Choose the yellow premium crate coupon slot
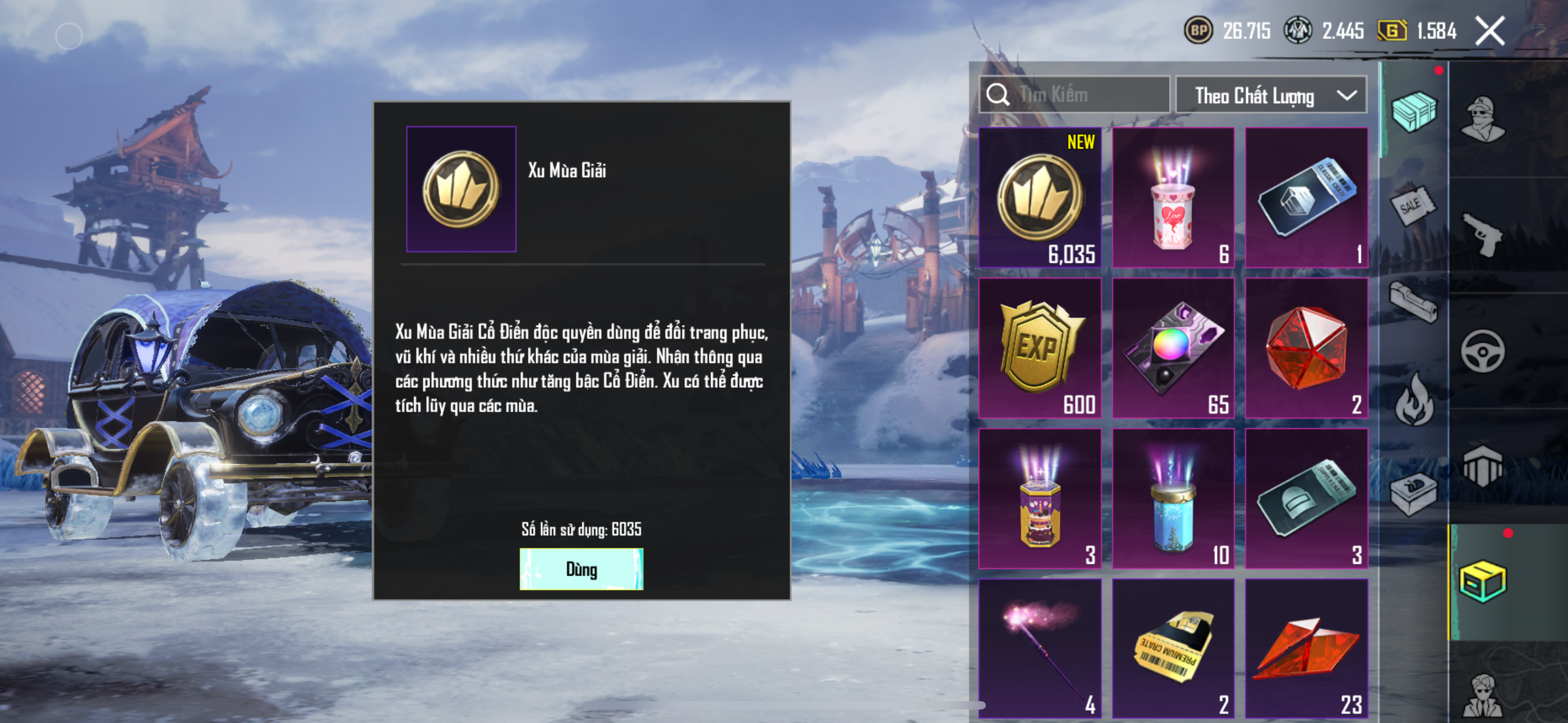This screenshot has height=723, width=1568. pyautogui.click(x=1173, y=648)
